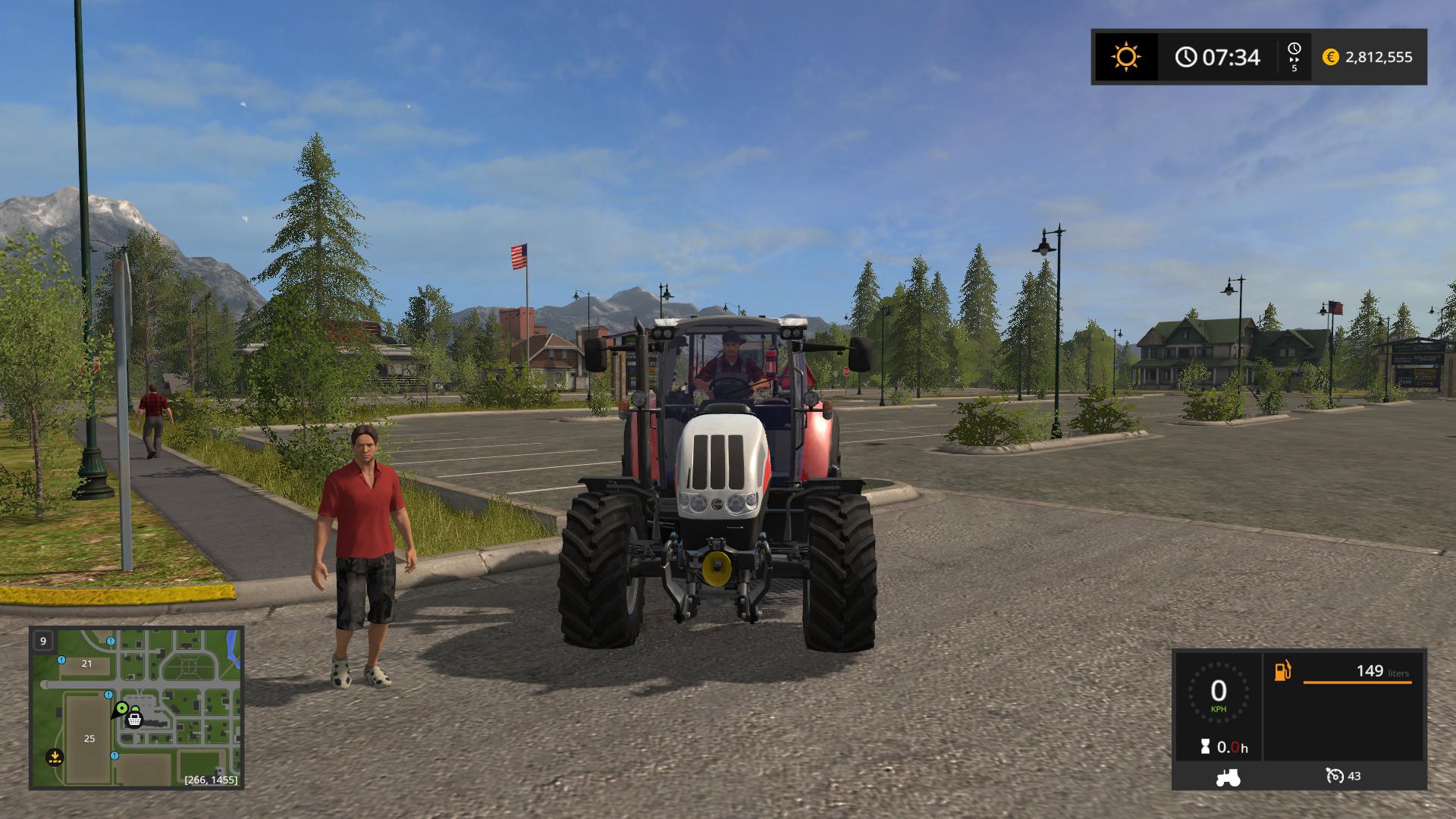Click the orange fuel pump icon

(1282, 671)
